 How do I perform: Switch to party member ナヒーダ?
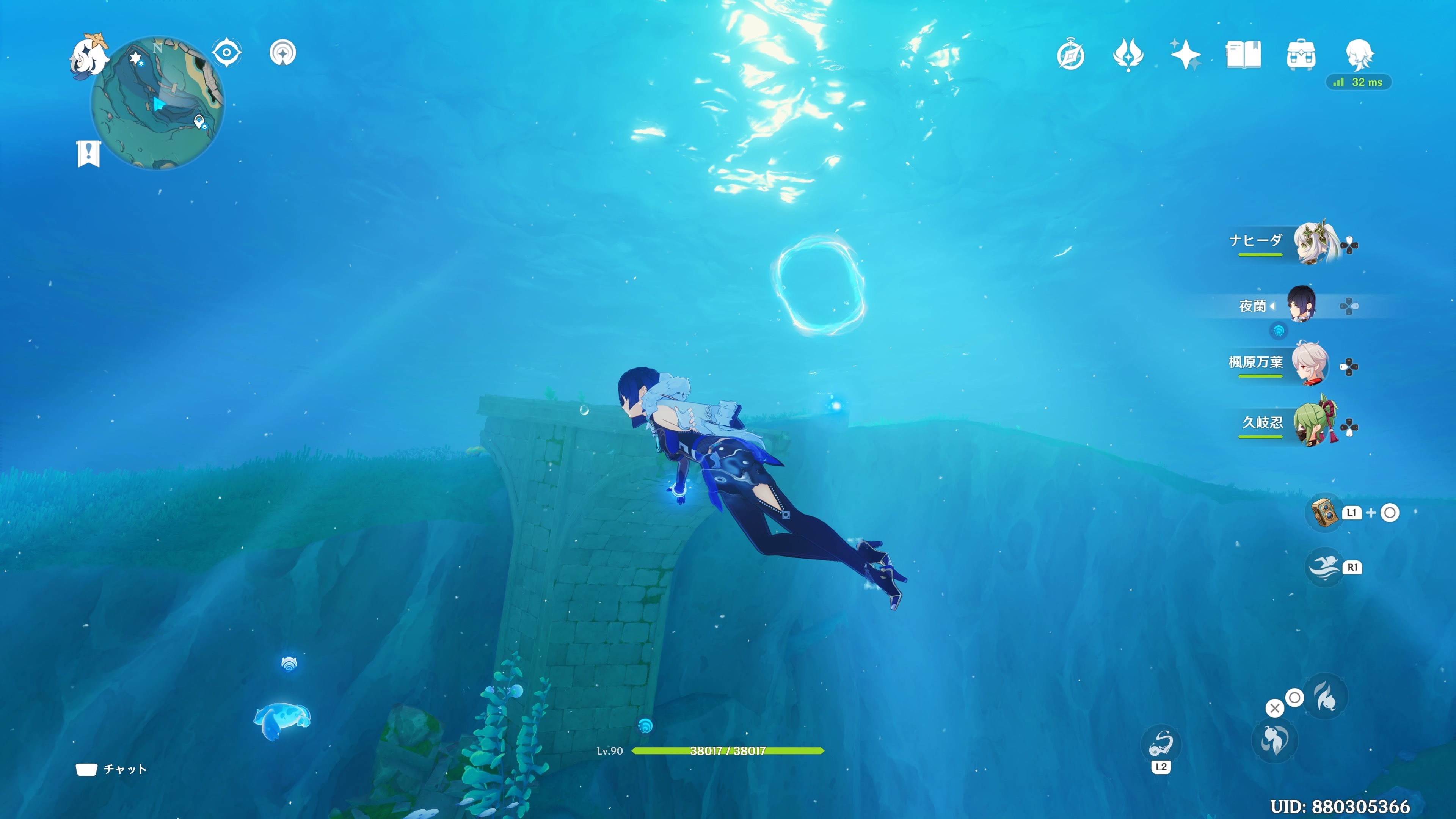tap(1315, 243)
